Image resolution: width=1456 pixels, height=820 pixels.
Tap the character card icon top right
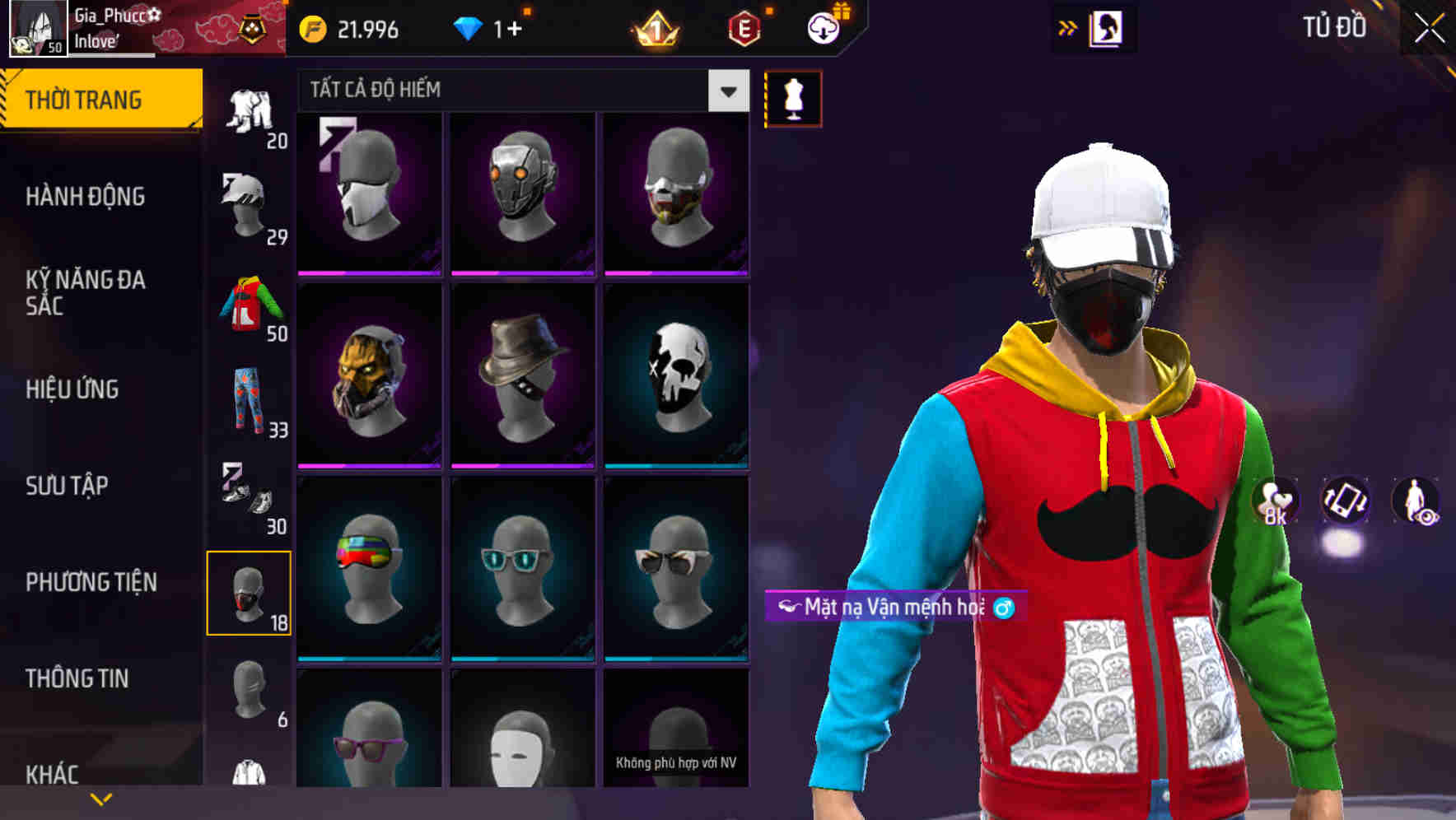pyautogui.click(x=1108, y=27)
